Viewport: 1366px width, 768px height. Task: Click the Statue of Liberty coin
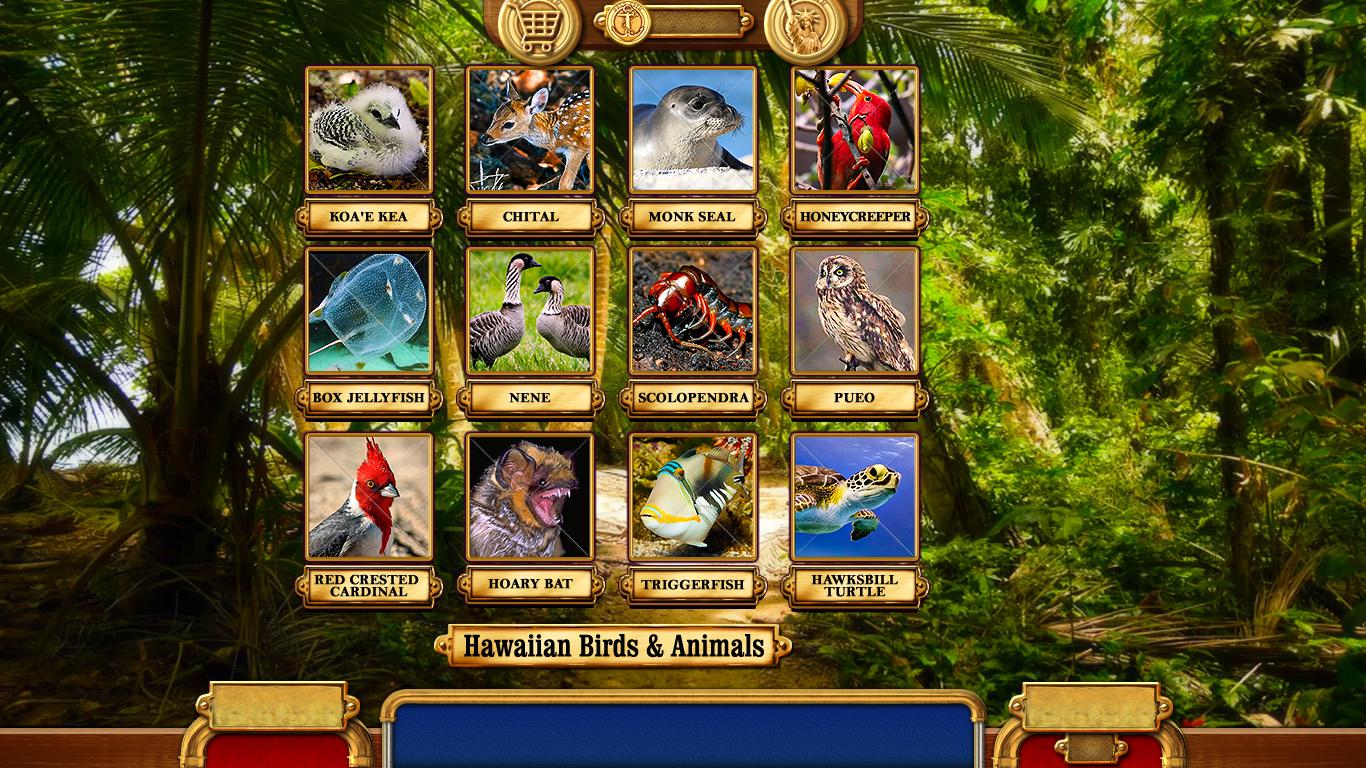tap(806, 27)
